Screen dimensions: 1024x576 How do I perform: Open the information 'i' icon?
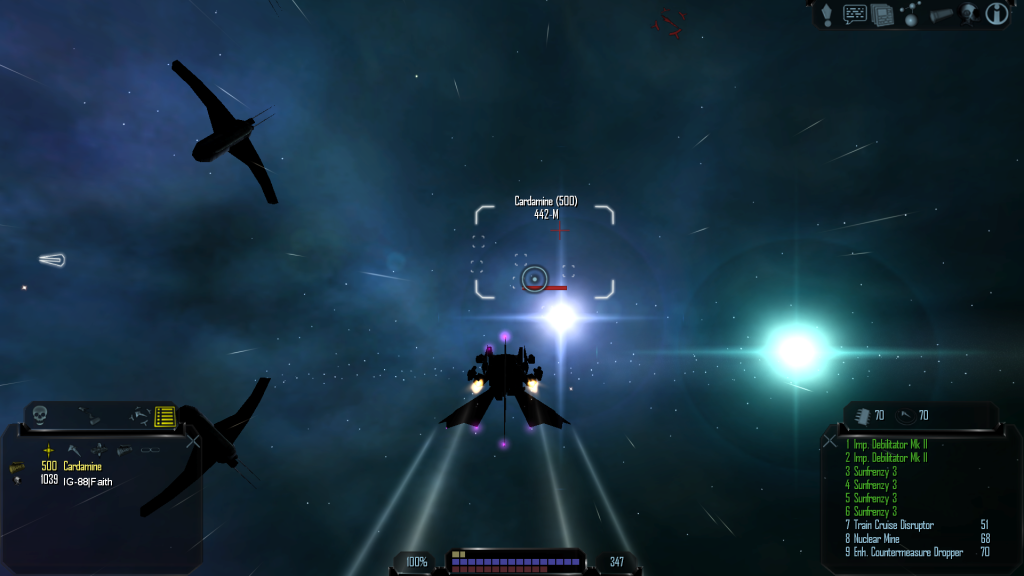tap(996, 14)
